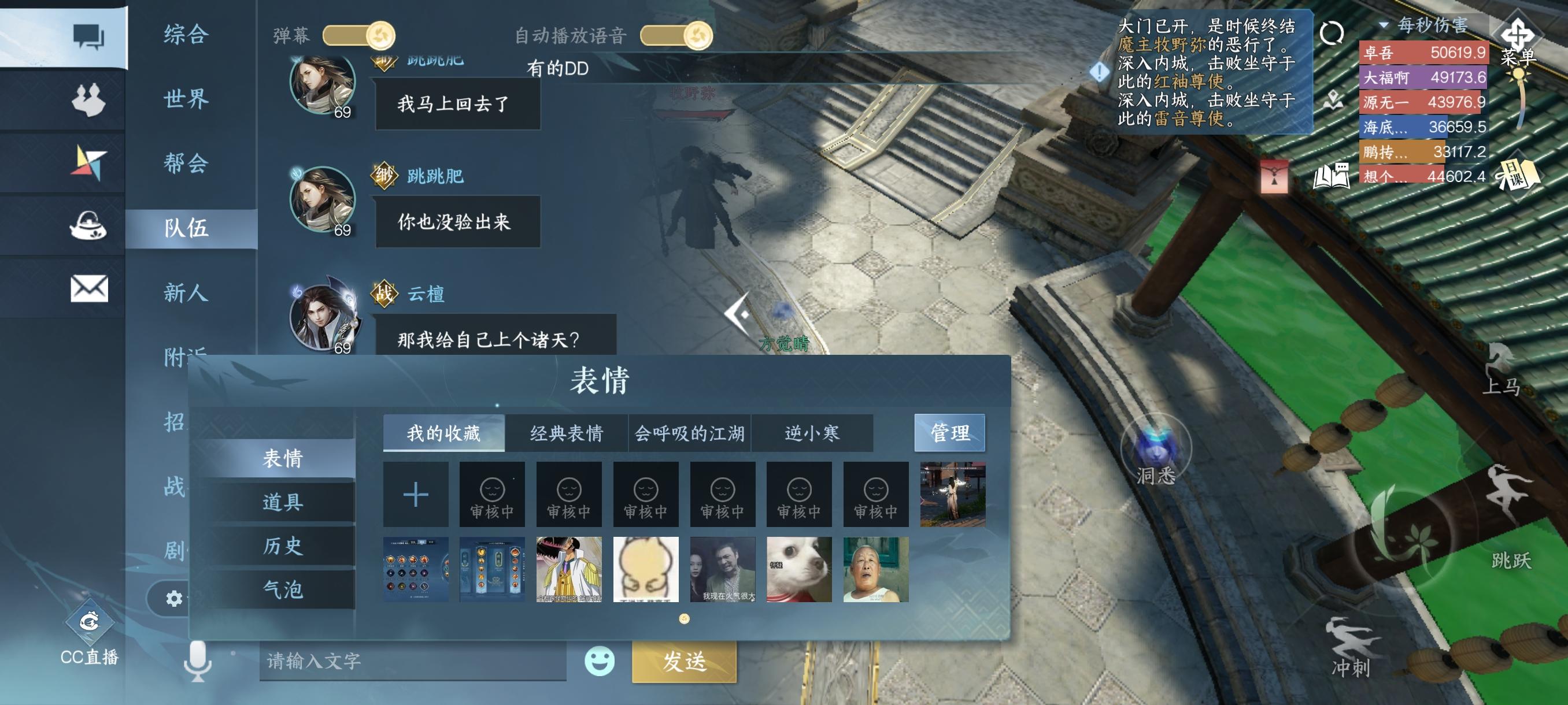Open the 管理 emoji management button

(949, 432)
